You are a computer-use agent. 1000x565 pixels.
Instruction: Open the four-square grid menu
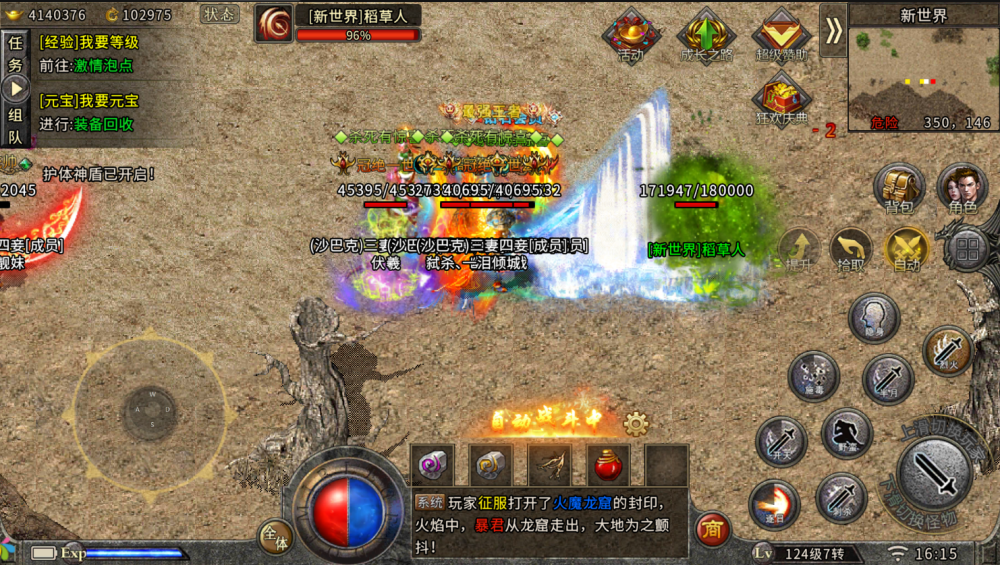point(967,248)
